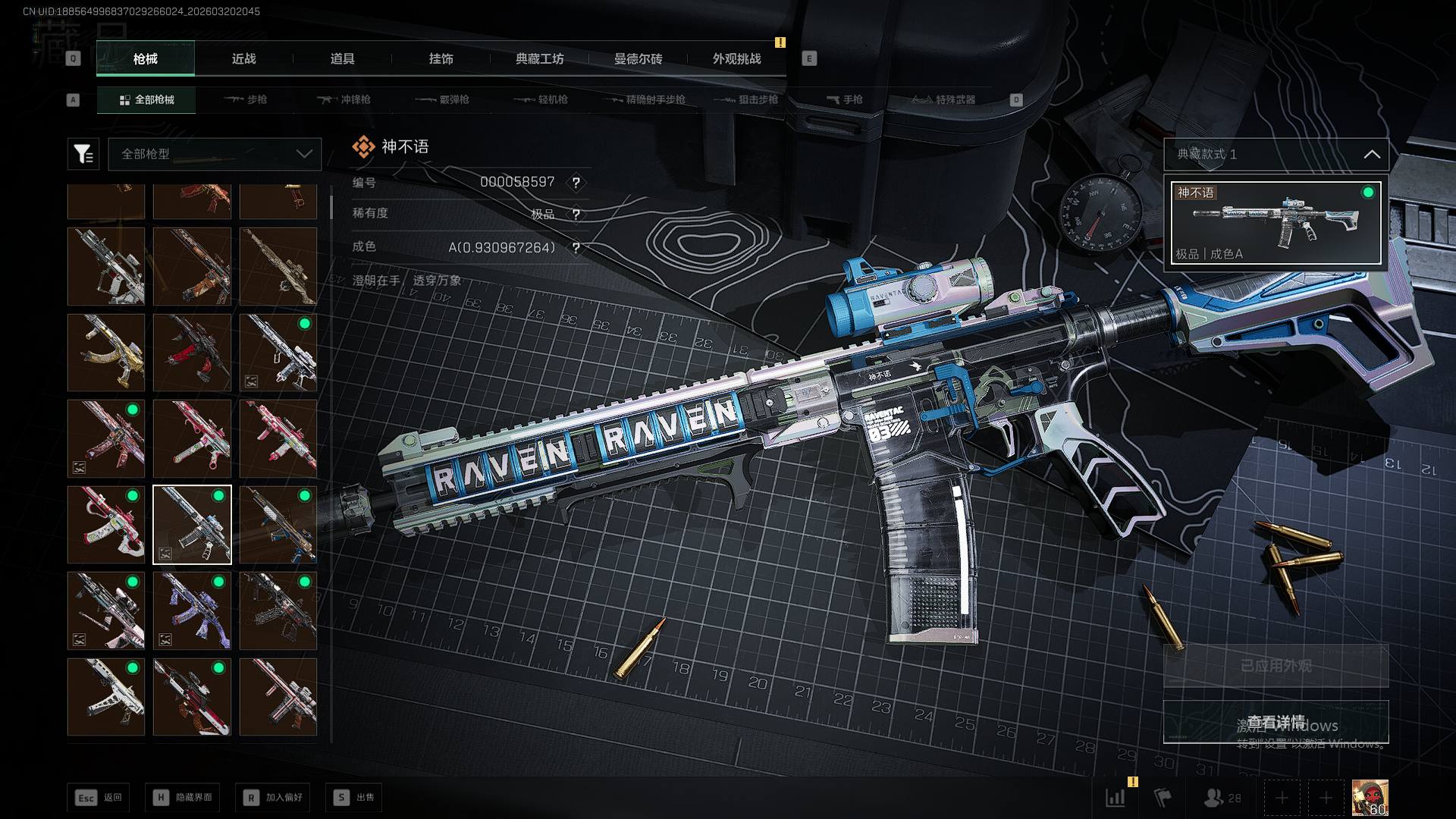Switch to the 近战 tab
The height and width of the screenshot is (819, 1456).
point(243,59)
